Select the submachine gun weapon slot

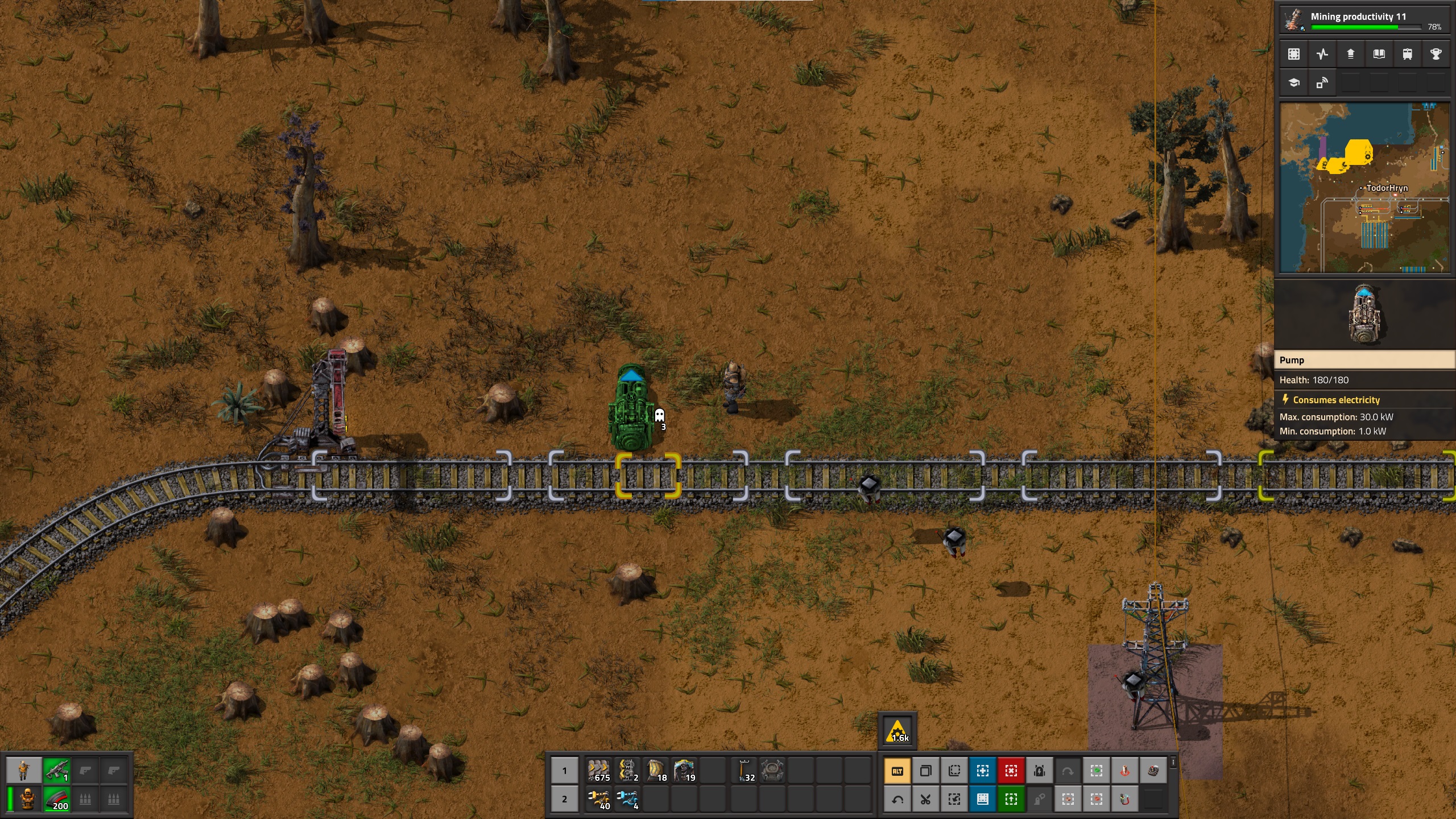pyautogui.click(x=56, y=771)
